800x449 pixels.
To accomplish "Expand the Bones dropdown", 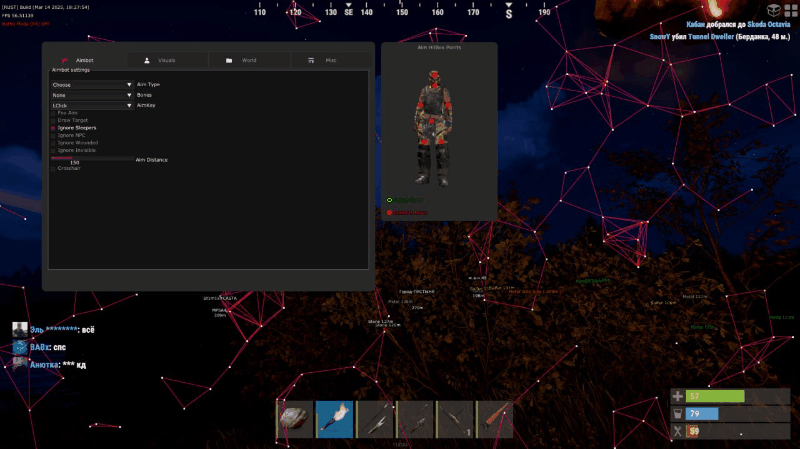I will tap(92, 95).
